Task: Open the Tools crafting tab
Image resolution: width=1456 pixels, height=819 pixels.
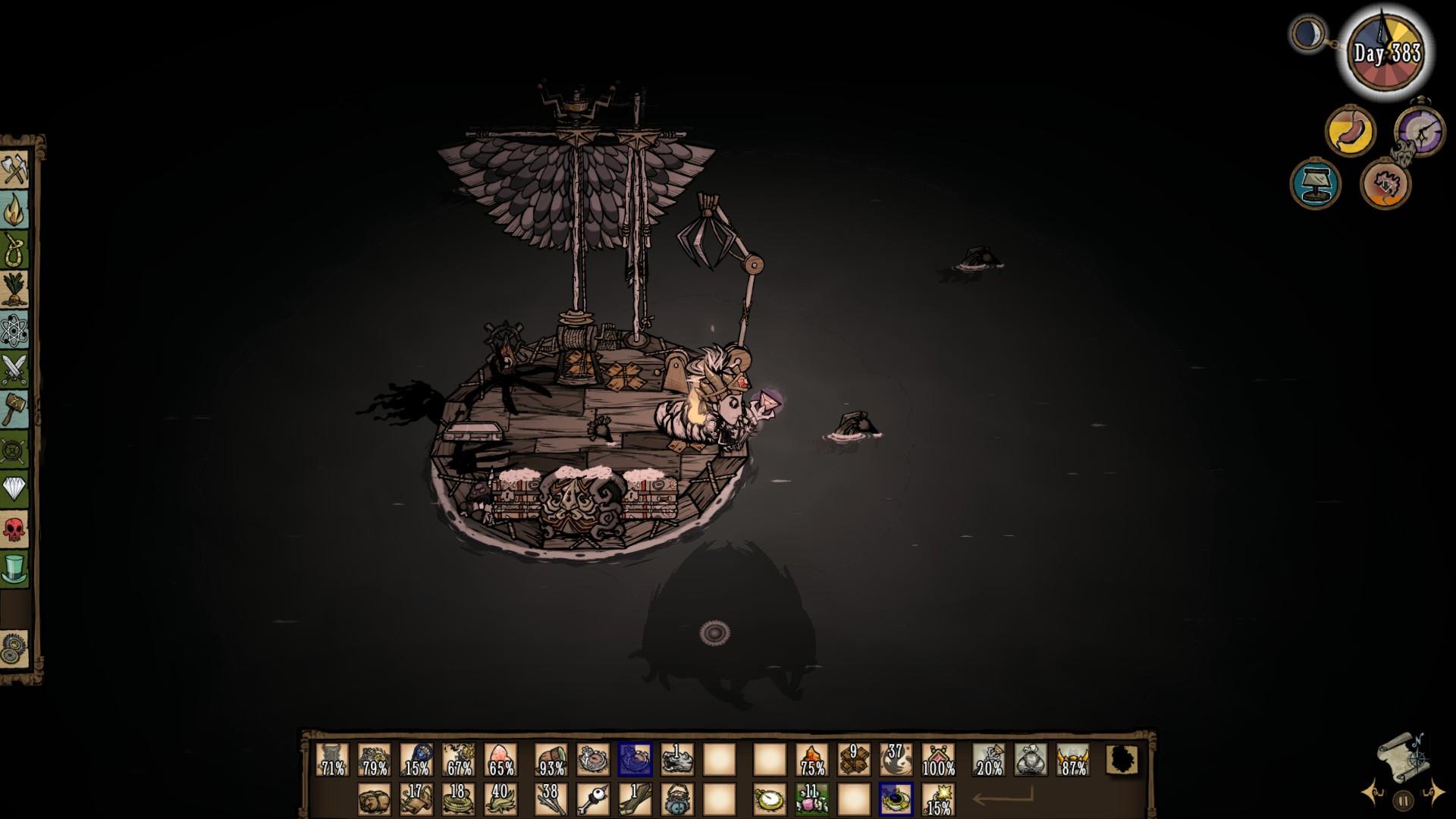Action: coord(14,168)
